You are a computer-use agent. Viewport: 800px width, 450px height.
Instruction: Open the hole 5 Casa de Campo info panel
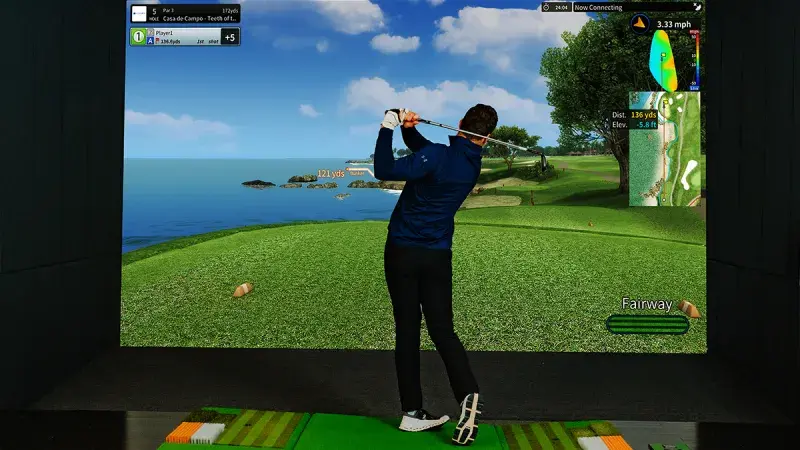pos(195,13)
